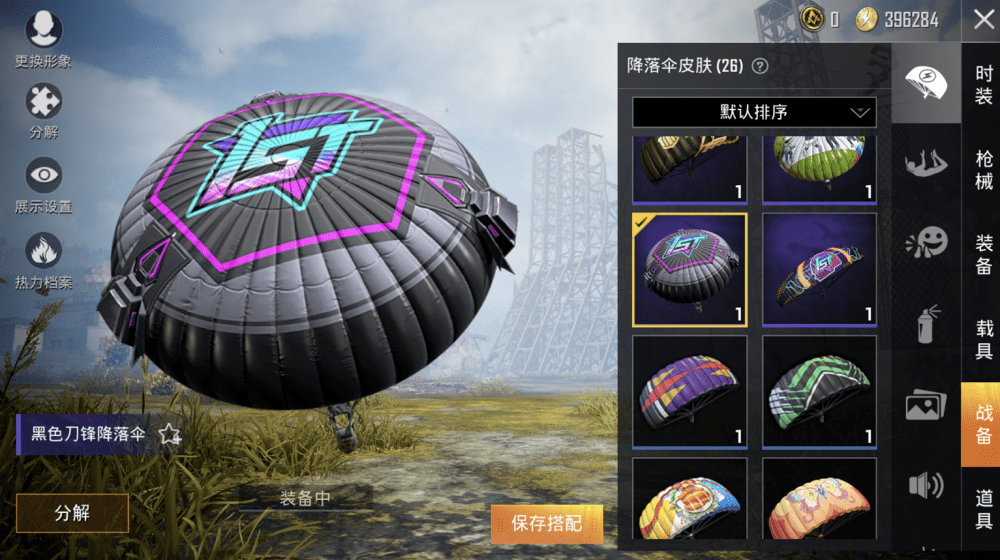Open 展示设置 display settings

[43, 182]
